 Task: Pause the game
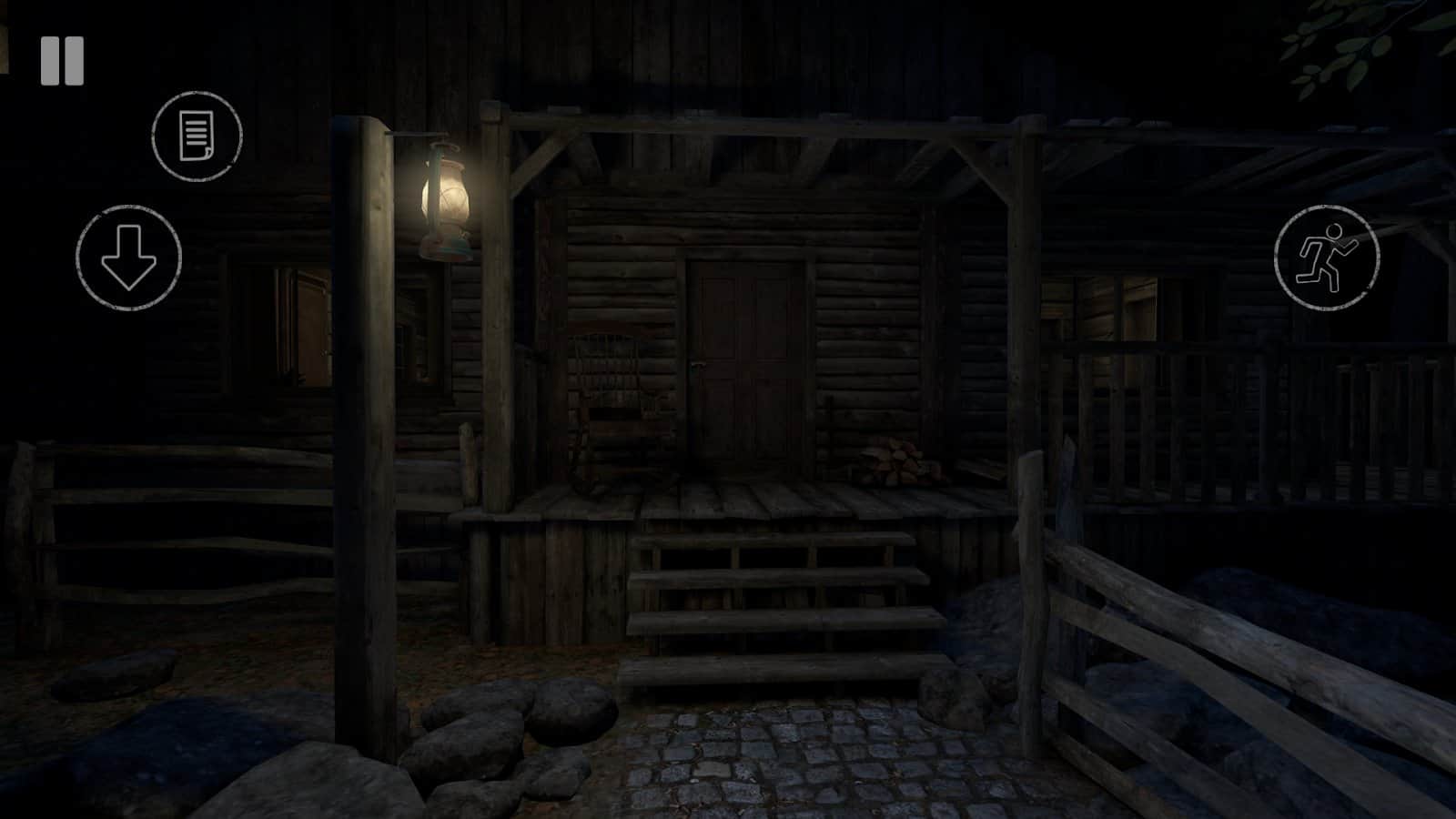click(62, 61)
